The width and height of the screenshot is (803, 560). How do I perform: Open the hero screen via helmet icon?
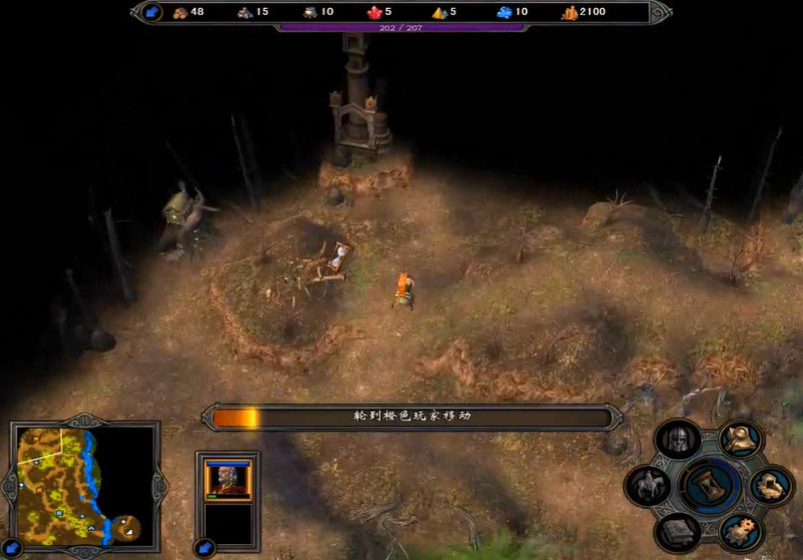677,440
